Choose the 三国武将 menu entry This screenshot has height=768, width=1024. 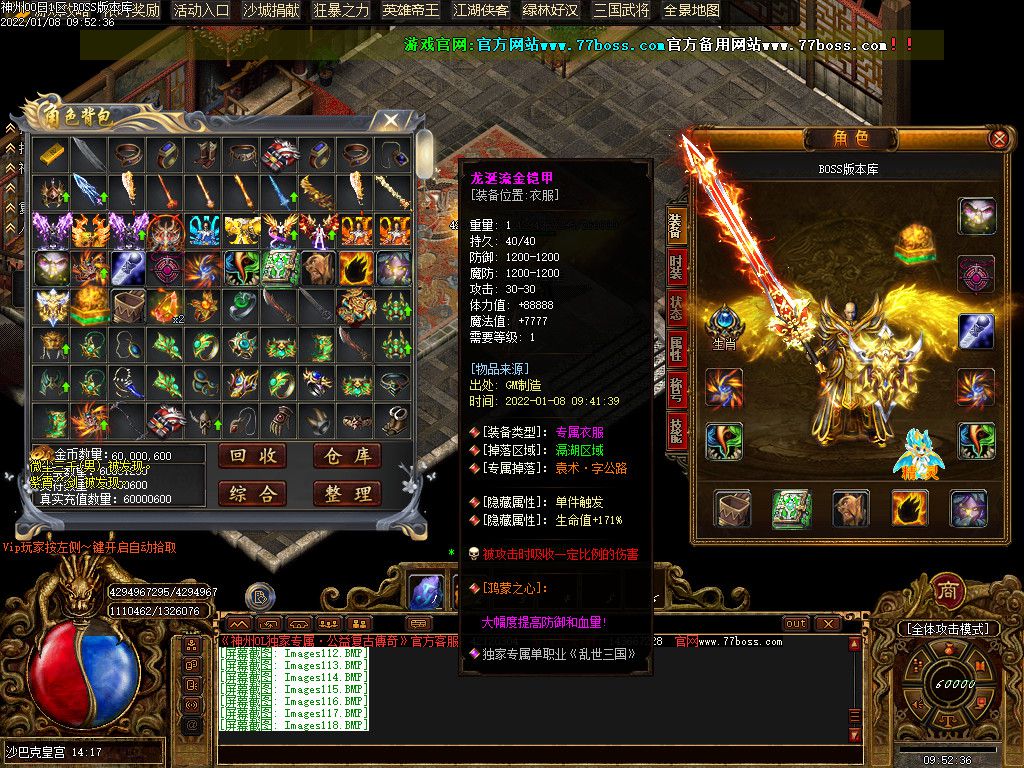[621, 11]
